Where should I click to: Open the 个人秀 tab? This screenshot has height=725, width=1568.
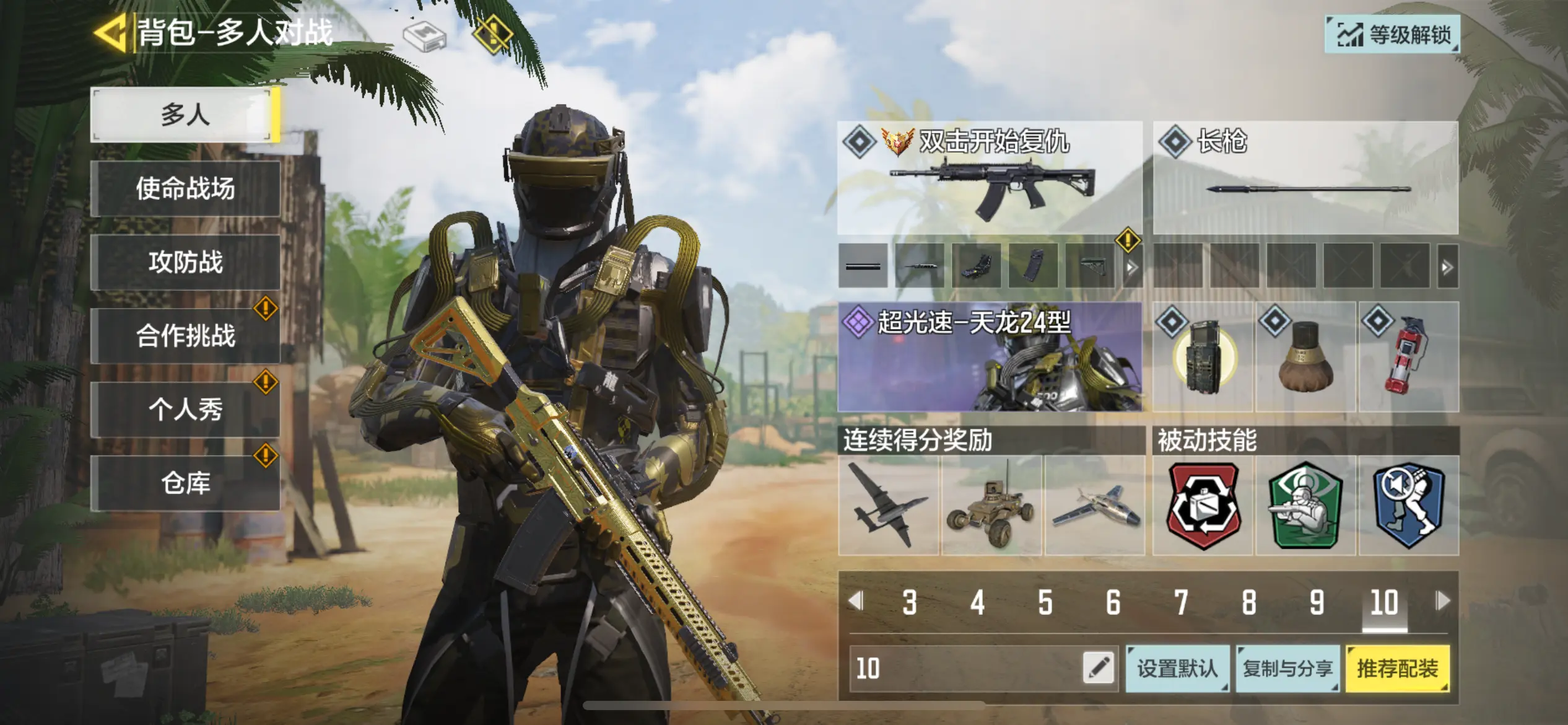tap(185, 410)
